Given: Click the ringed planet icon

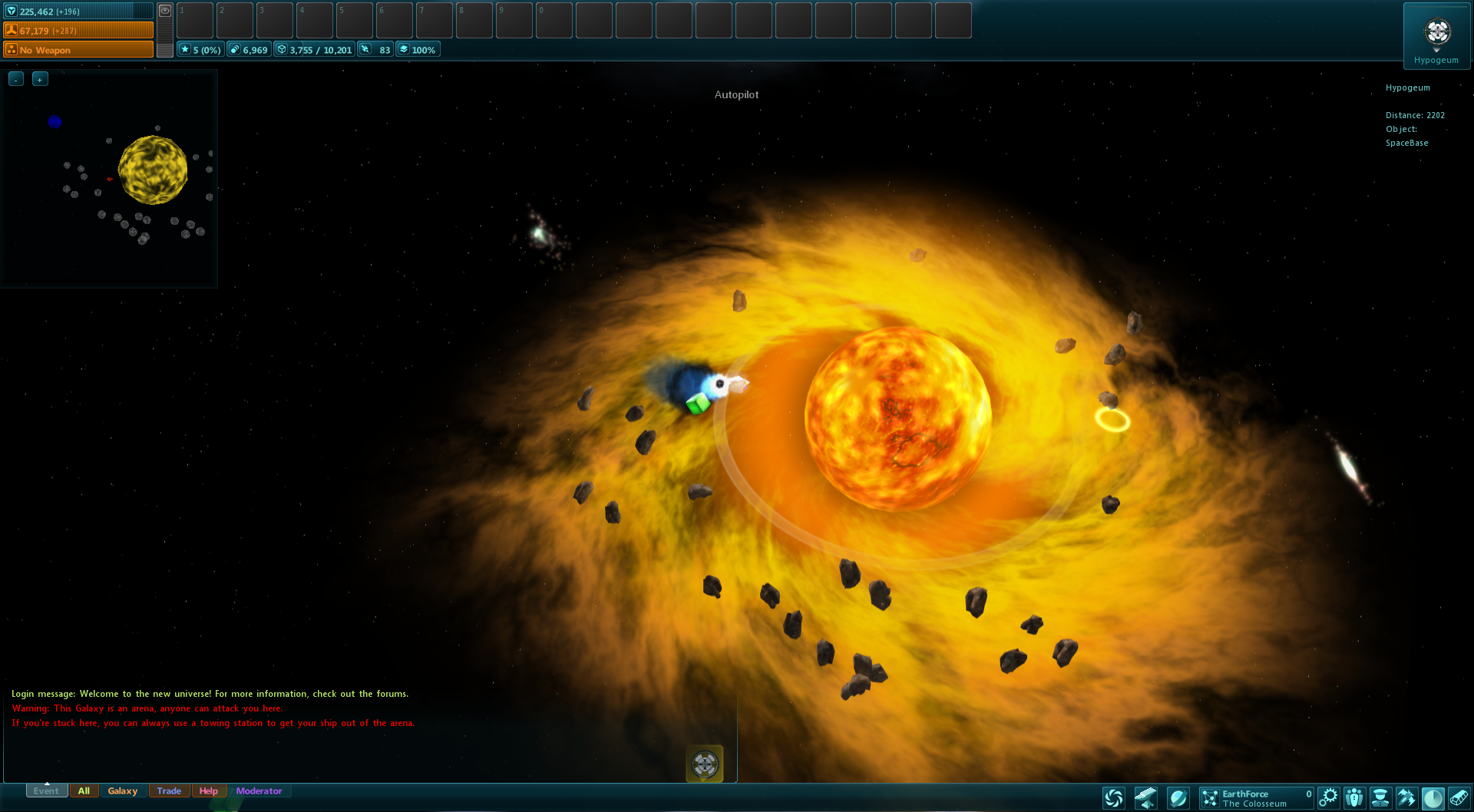Looking at the screenshot, I should 1178,798.
